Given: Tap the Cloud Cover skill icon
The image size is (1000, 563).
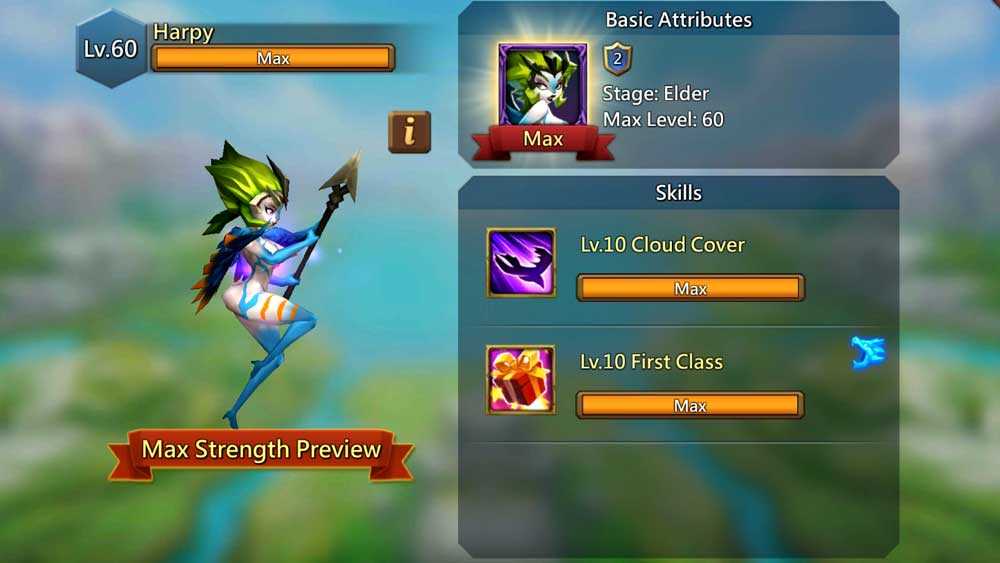Looking at the screenshot, I should click(521, 262).
